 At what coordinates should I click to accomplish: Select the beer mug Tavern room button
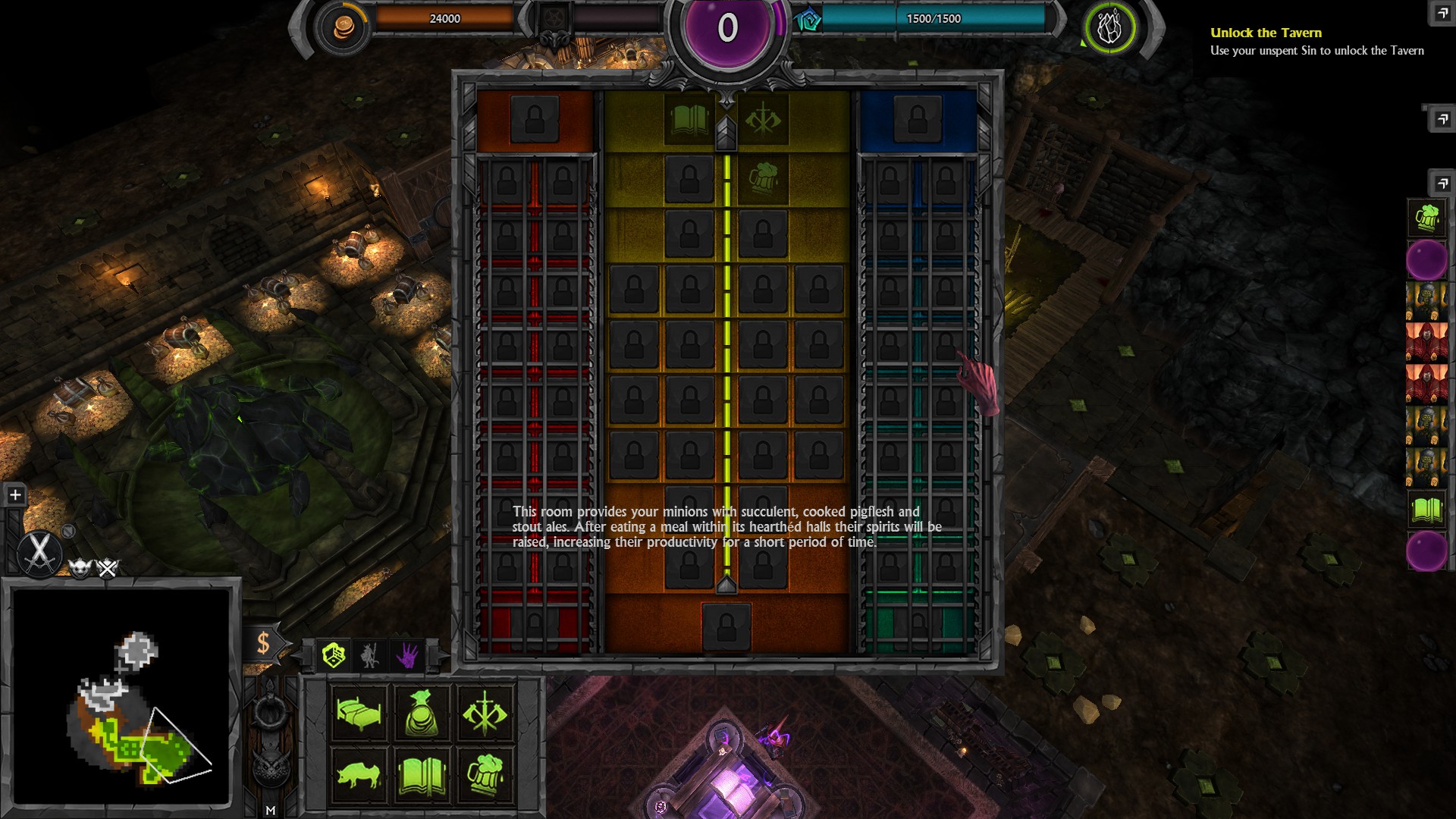point(485,775)
